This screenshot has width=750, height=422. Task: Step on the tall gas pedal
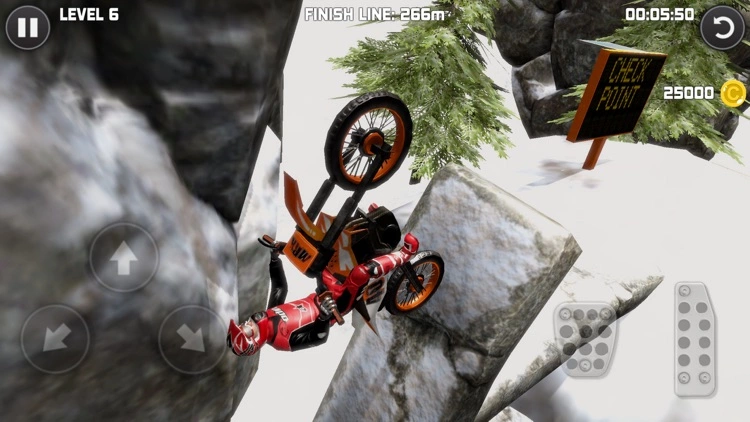point(694,338)
